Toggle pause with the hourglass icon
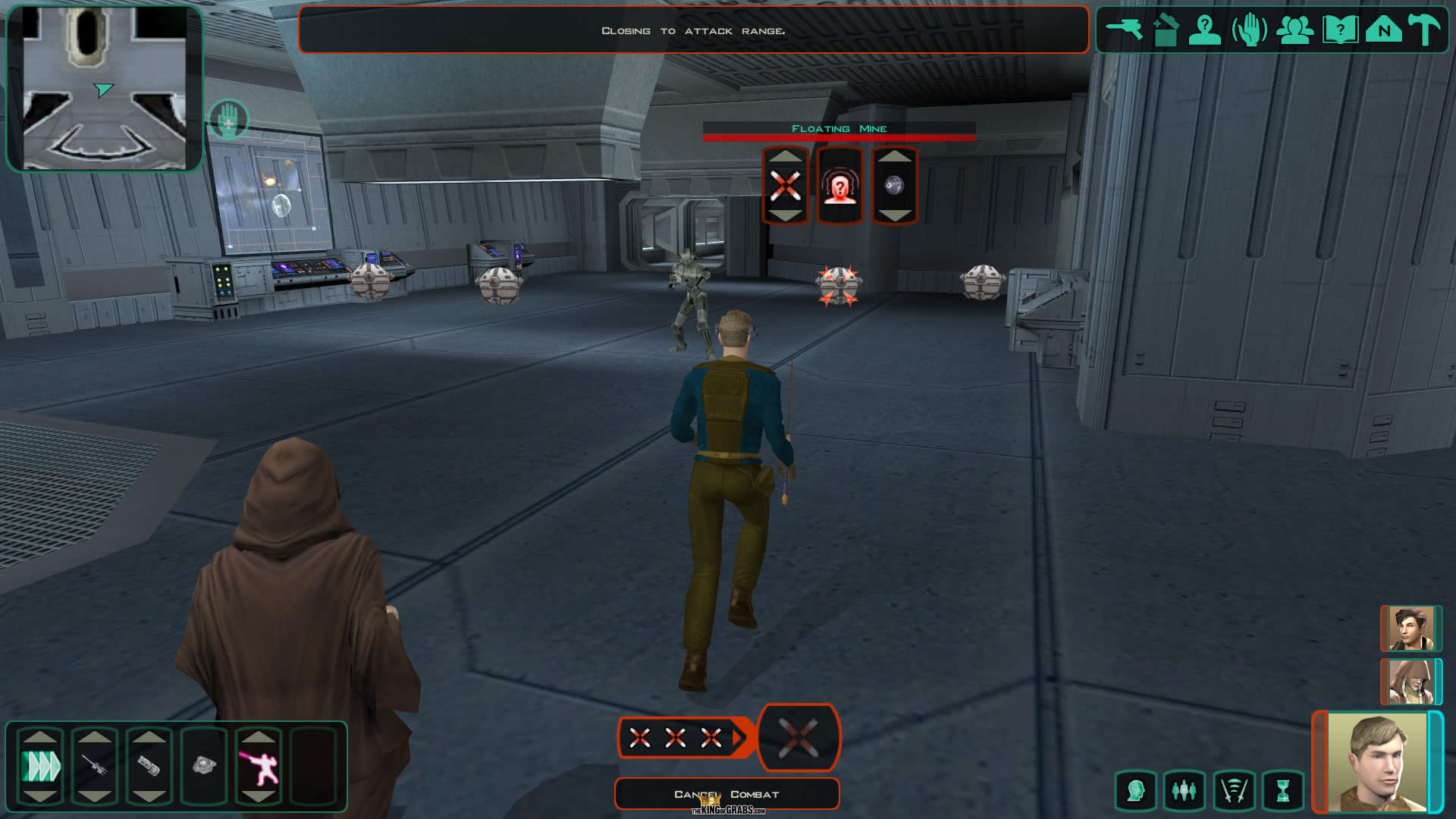This screenshot has height=819, width=1456. pos(1282,791)
